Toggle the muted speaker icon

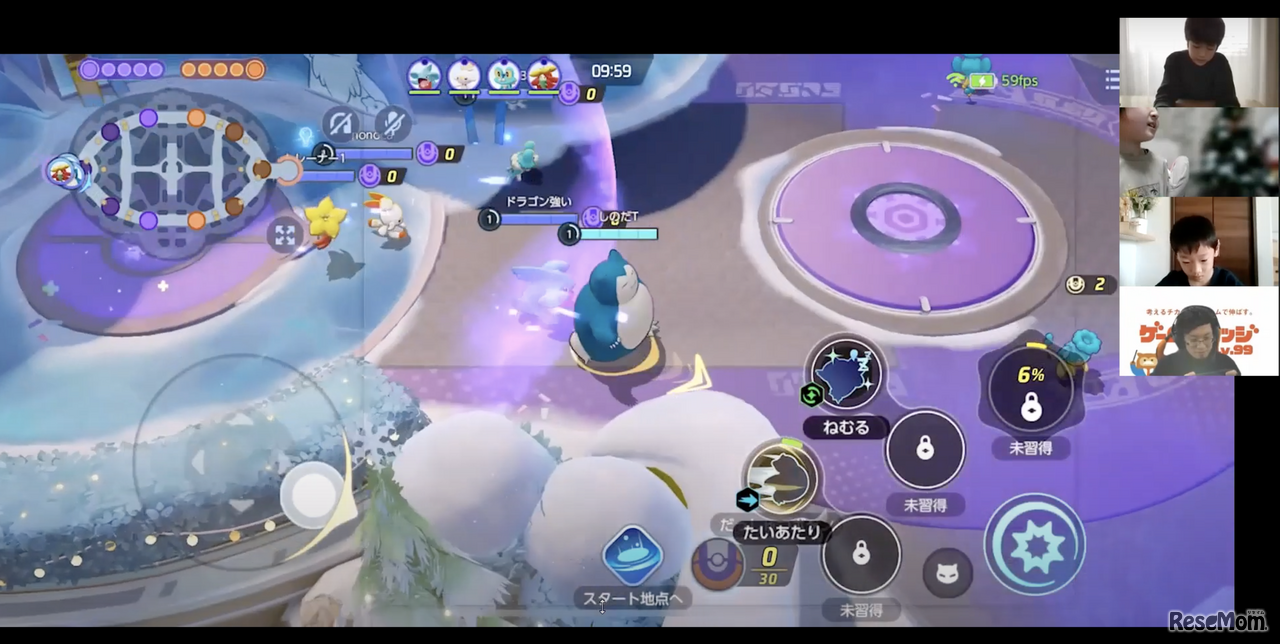point(342,124)
